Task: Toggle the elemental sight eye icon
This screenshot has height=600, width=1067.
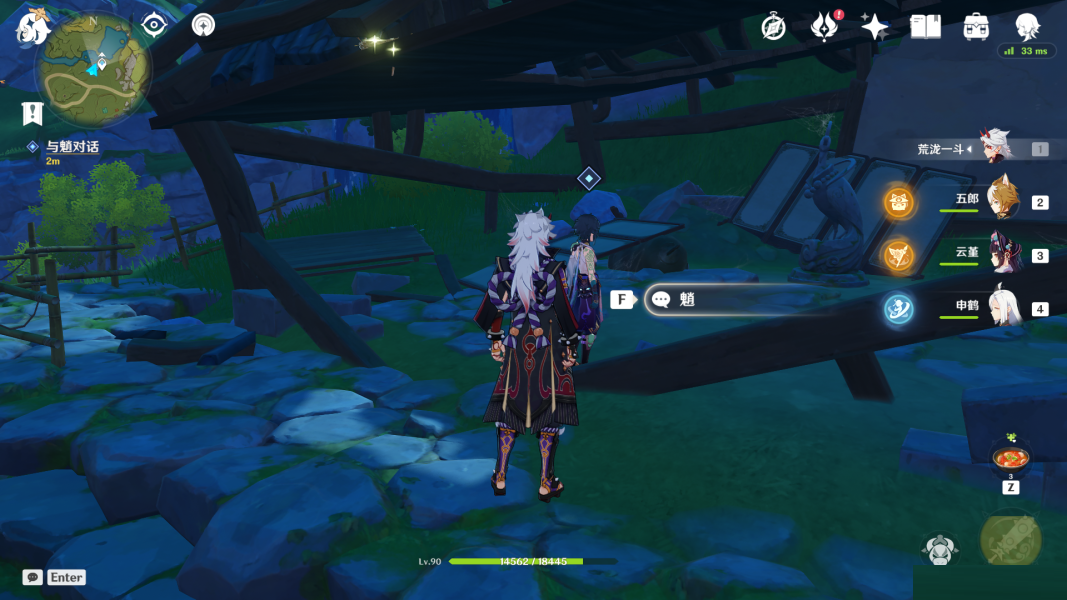Action: (x=153, y=25)
